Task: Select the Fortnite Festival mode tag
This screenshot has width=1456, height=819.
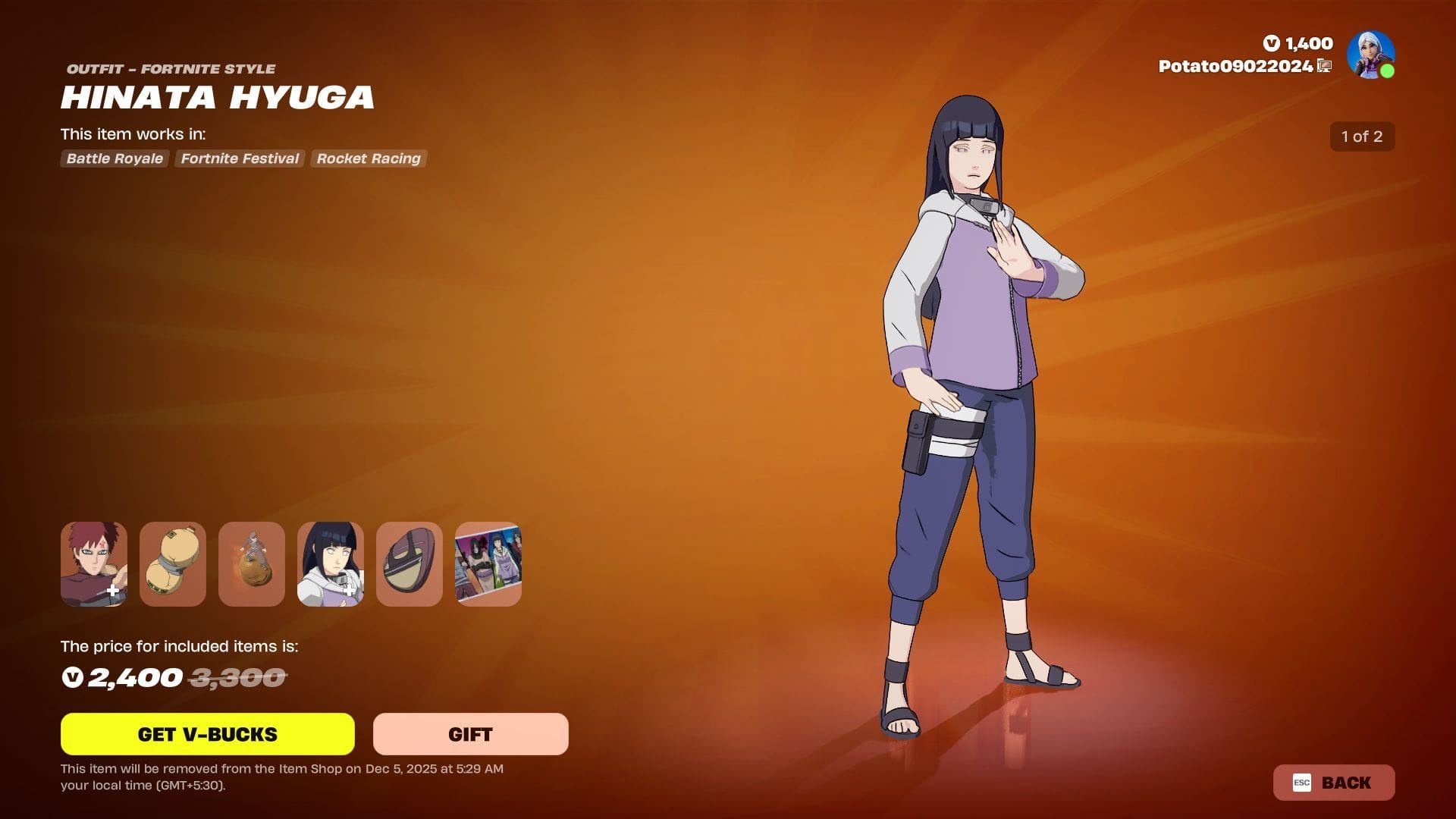Action: click(x=239, y=158)
